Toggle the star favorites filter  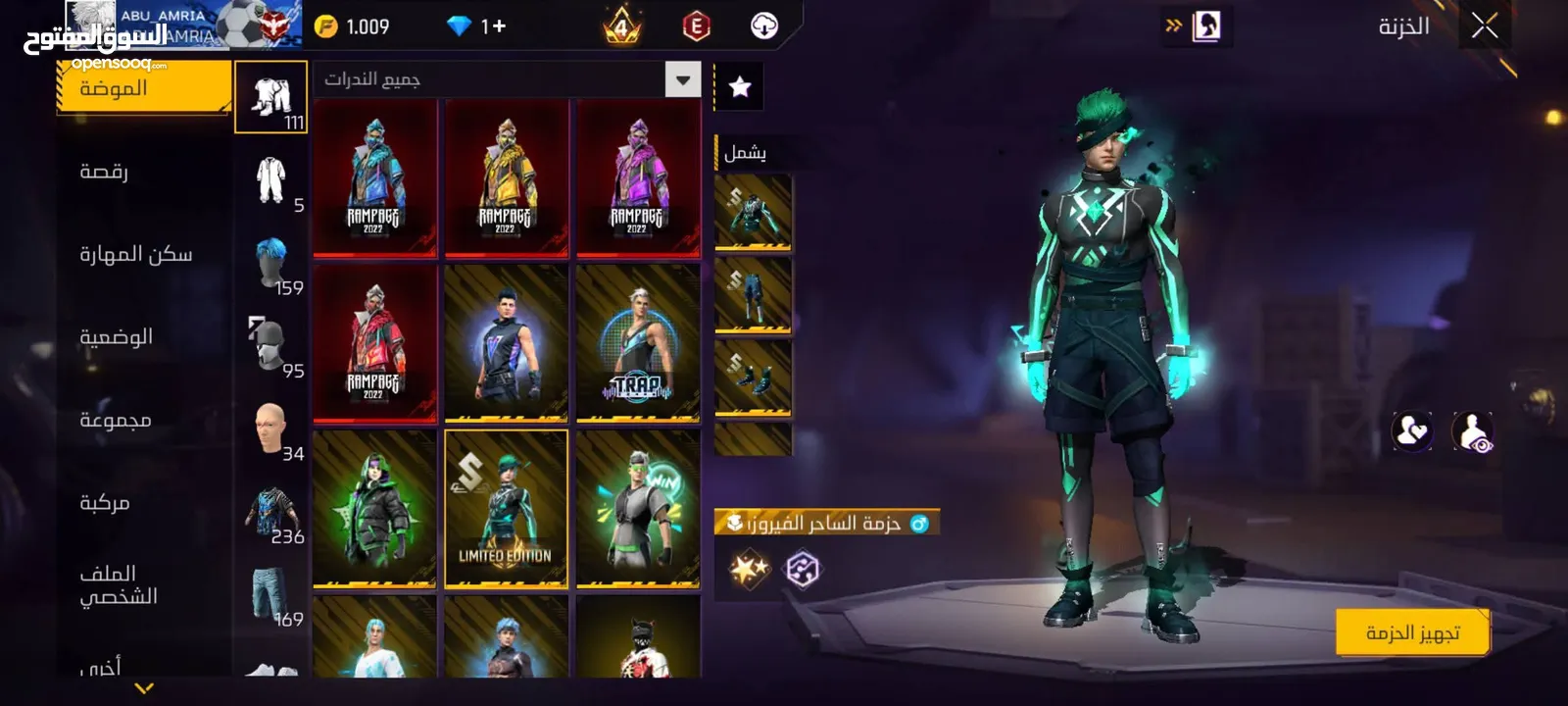coord(740,87)
